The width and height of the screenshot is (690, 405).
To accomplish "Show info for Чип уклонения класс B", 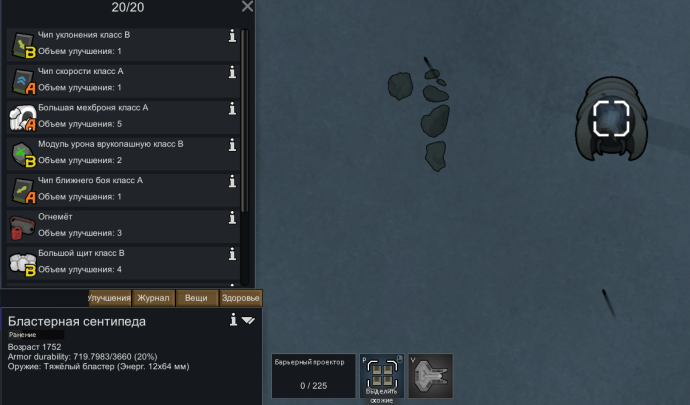I will click(x=232, y=36).
